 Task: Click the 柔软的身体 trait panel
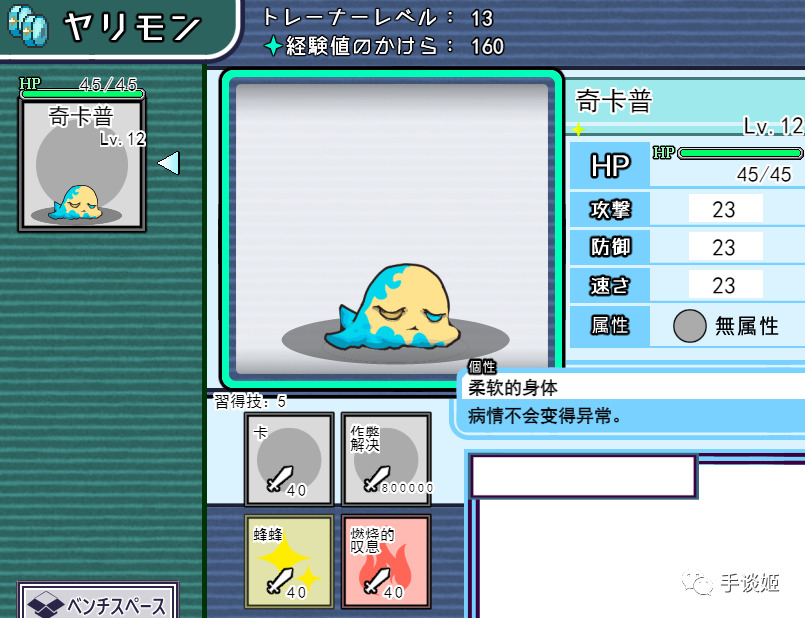tap(630, 402)
